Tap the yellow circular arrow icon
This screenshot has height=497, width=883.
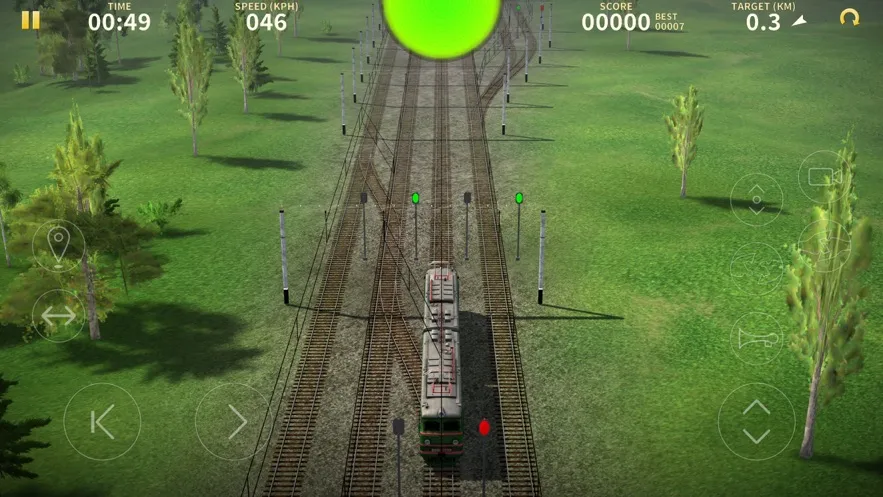[849, 18]
